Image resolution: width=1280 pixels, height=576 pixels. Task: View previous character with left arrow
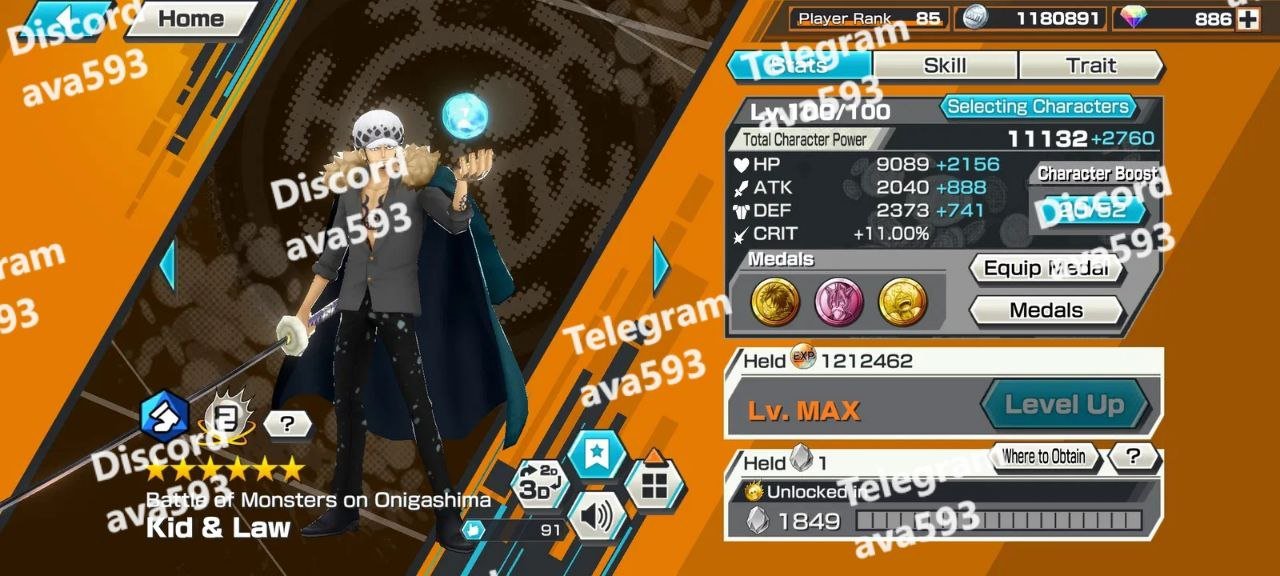[167, 266]
